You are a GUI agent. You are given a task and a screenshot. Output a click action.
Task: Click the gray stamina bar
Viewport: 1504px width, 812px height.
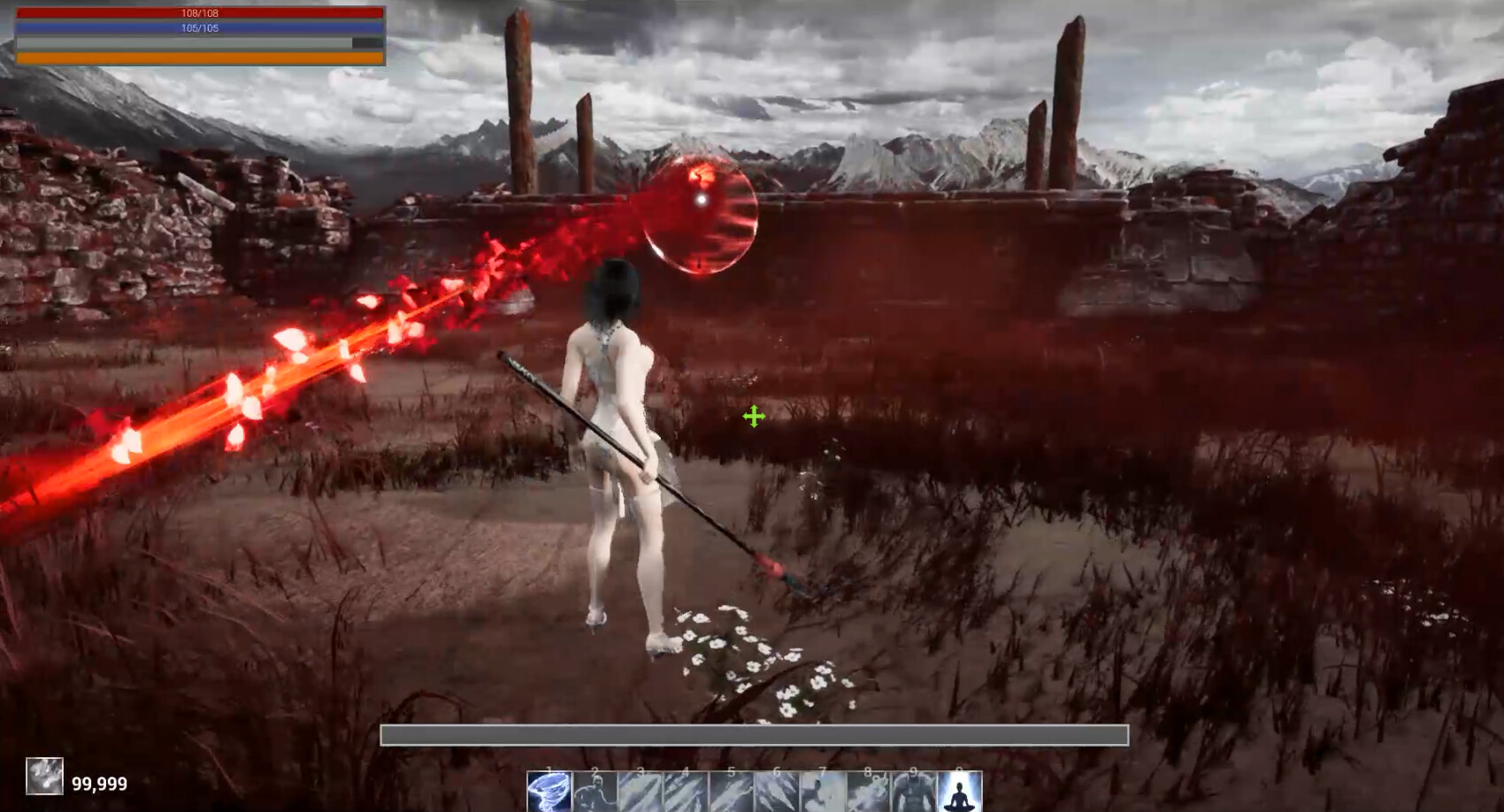[x=202, y=42]
